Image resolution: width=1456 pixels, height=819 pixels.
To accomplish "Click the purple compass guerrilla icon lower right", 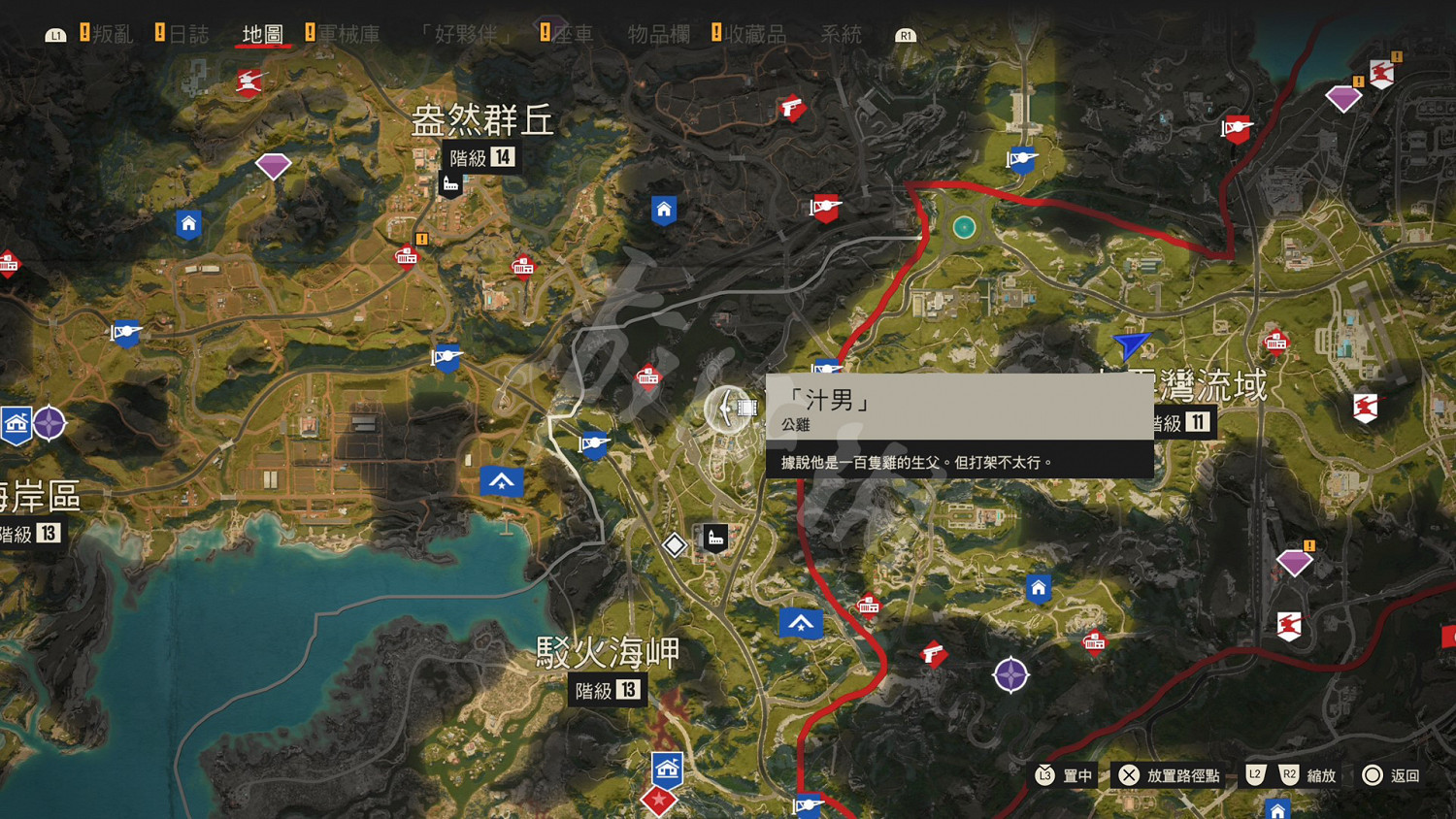I will [1009, 675].
